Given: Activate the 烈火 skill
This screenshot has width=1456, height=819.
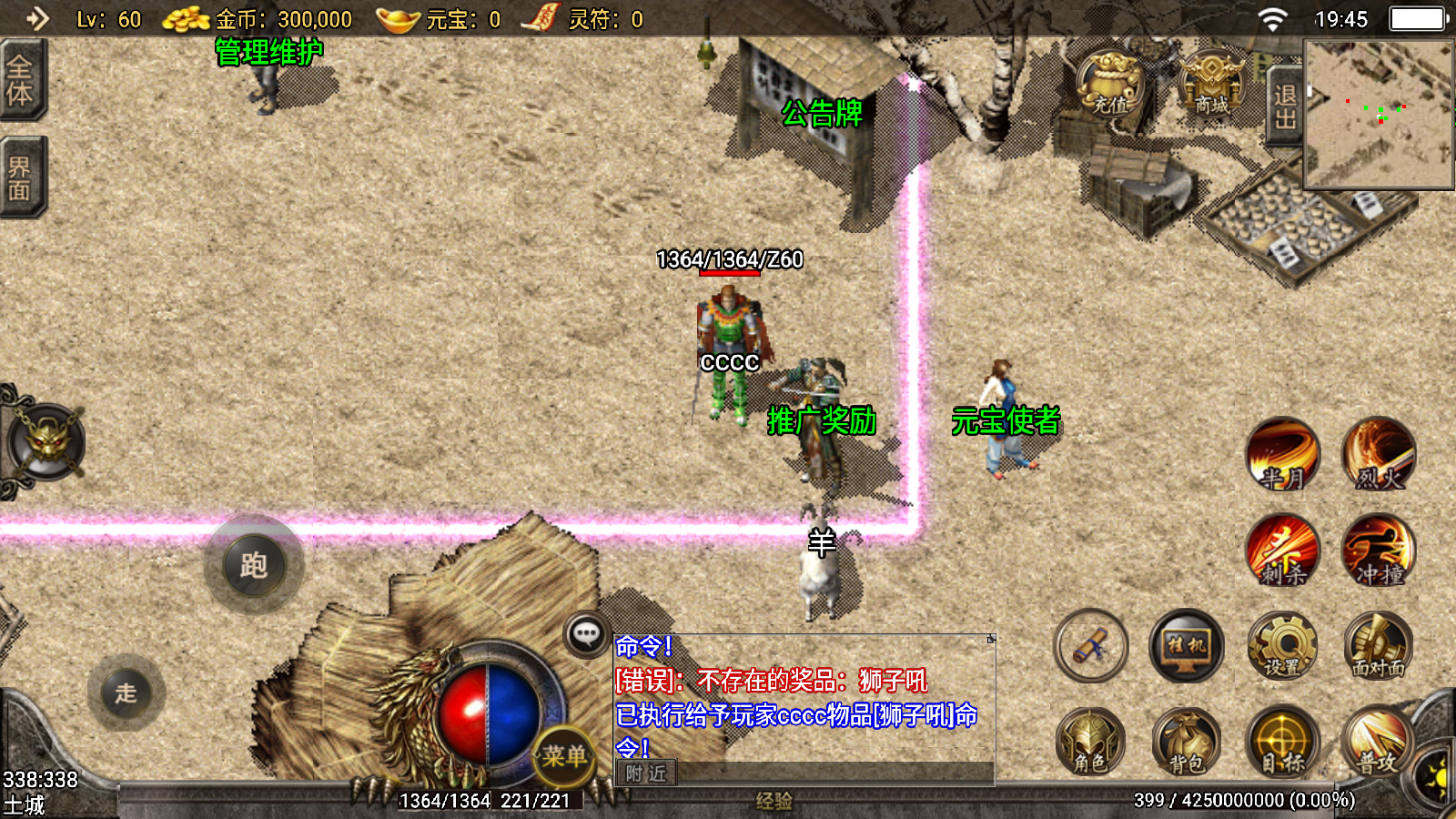Looking at the screenshot, I should click(x=1379, y=454).
